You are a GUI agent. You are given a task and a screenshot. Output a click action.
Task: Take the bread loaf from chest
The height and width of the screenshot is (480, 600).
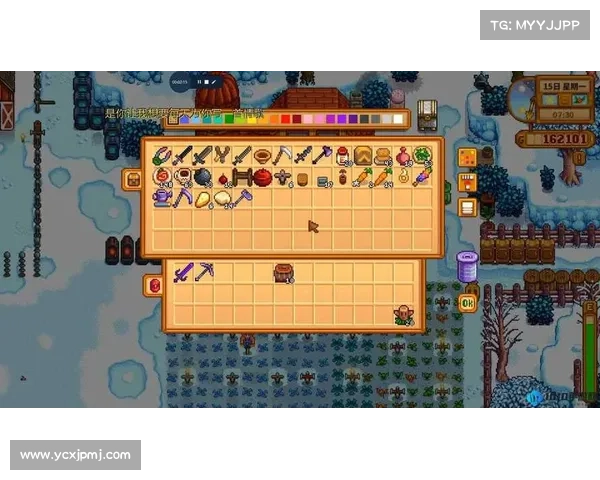(x=362, y=155)
